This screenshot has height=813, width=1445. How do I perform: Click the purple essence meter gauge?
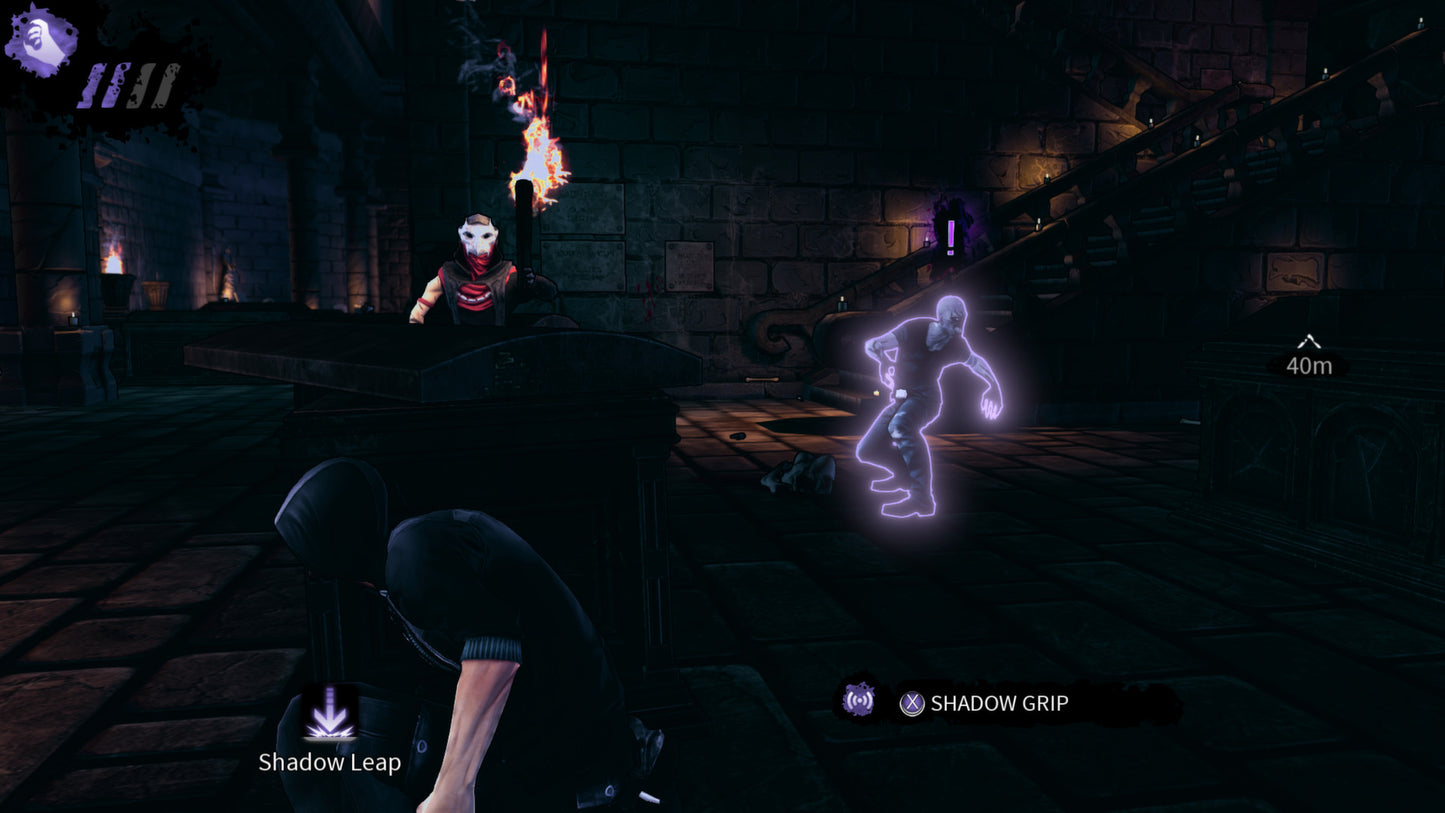130,86
